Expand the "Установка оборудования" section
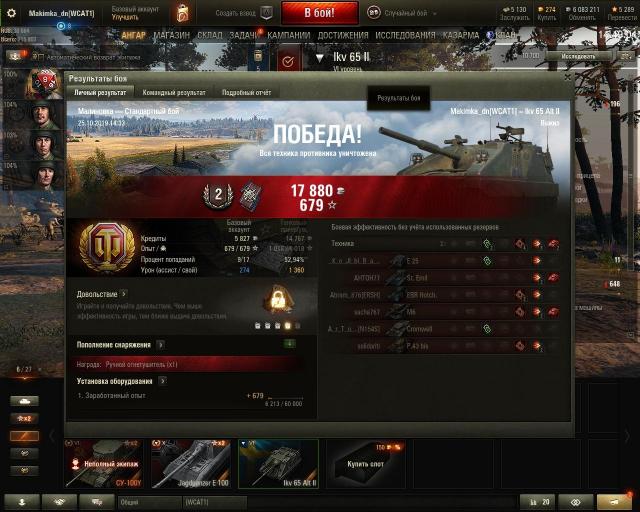Screen dimensions: 640x512 162,381
